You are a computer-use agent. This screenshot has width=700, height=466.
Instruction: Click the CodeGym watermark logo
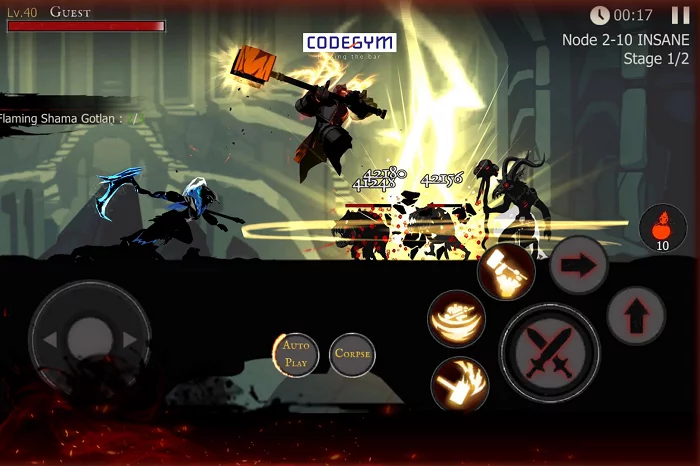(349, 43)
